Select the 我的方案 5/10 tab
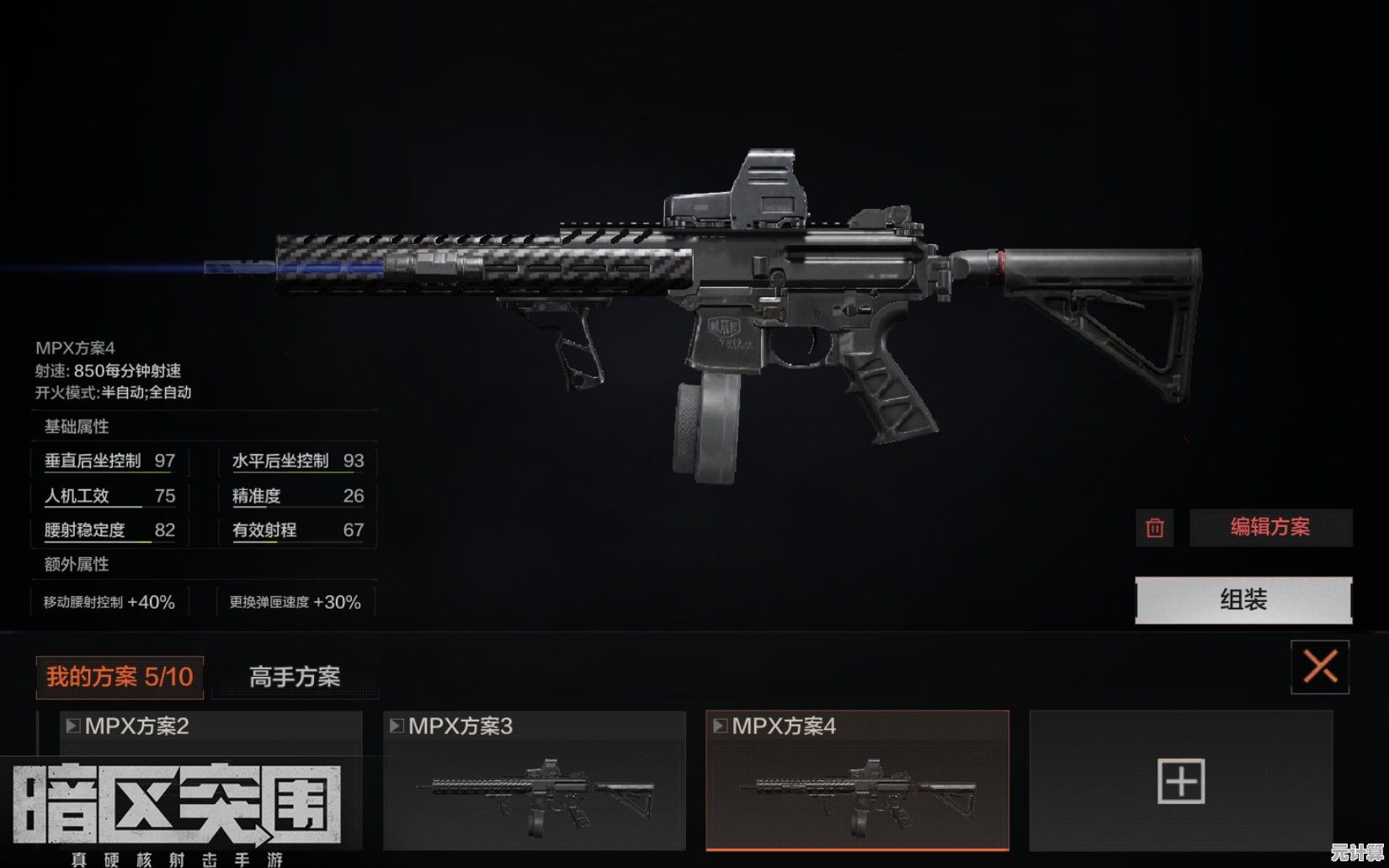The height and width of the screenshot is (868, 1389). tap(120, 677)
